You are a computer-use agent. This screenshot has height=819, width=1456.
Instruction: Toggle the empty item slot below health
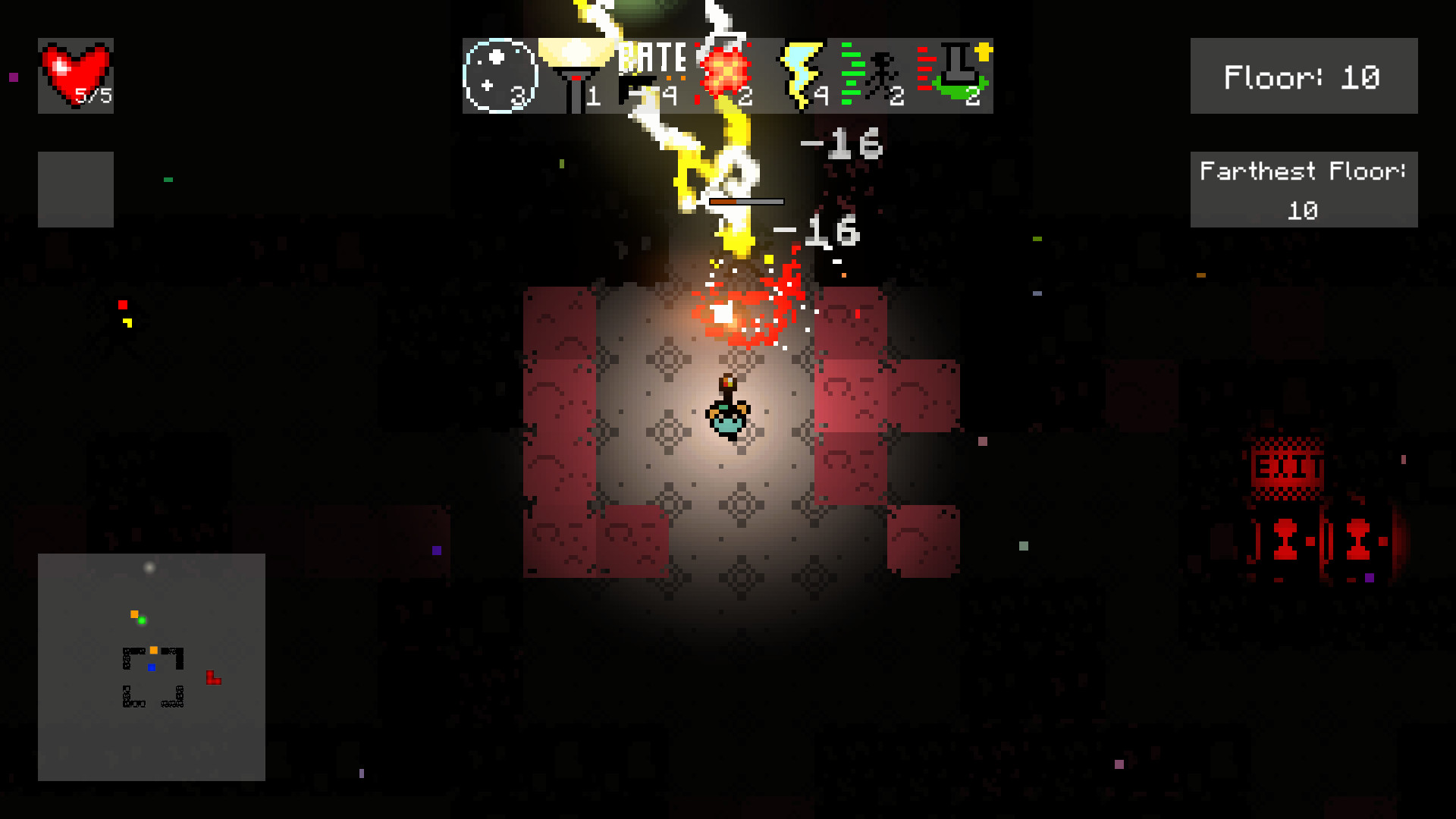[74, 188]
